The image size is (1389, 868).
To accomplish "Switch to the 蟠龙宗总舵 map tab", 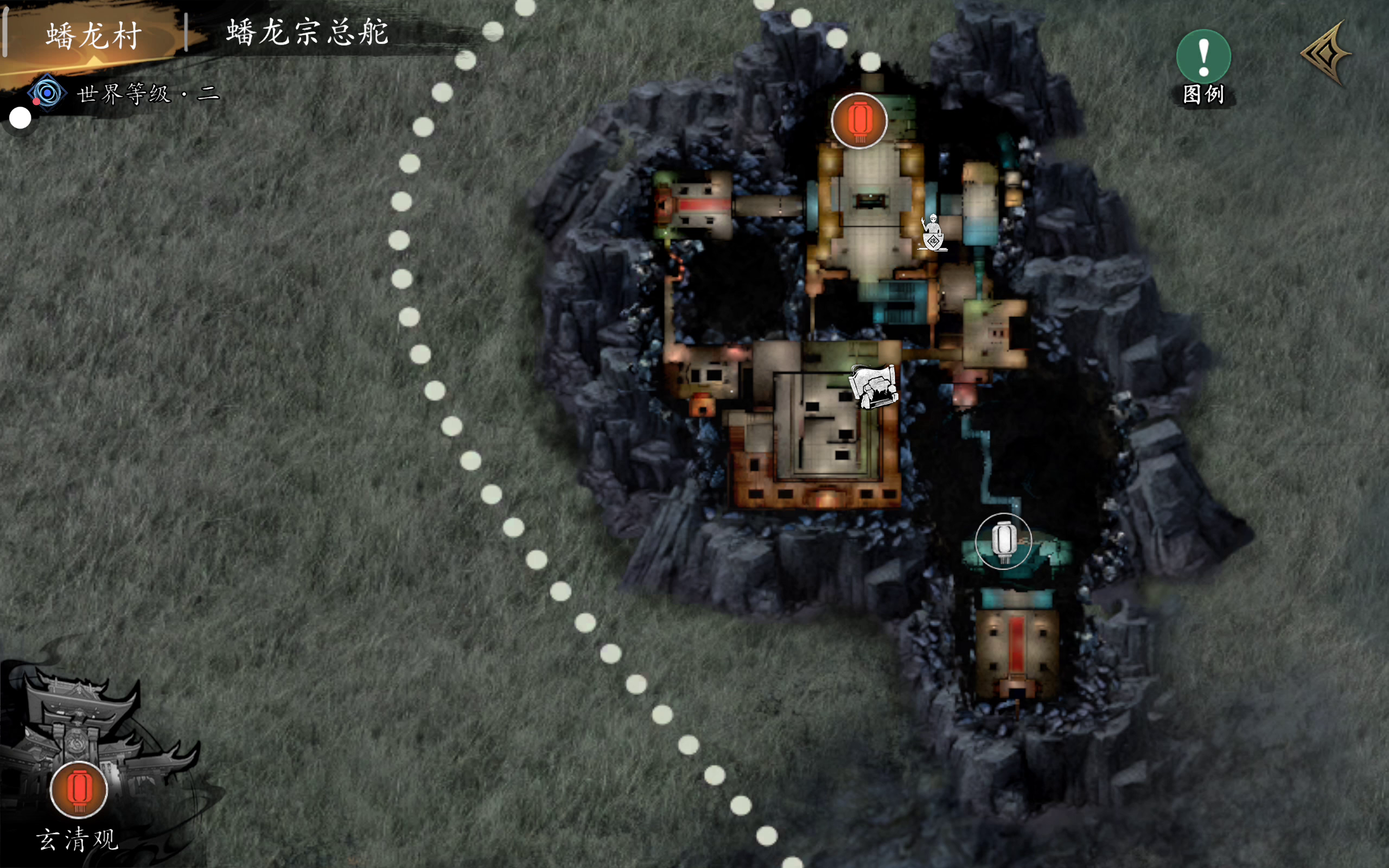I will point(308,32).
